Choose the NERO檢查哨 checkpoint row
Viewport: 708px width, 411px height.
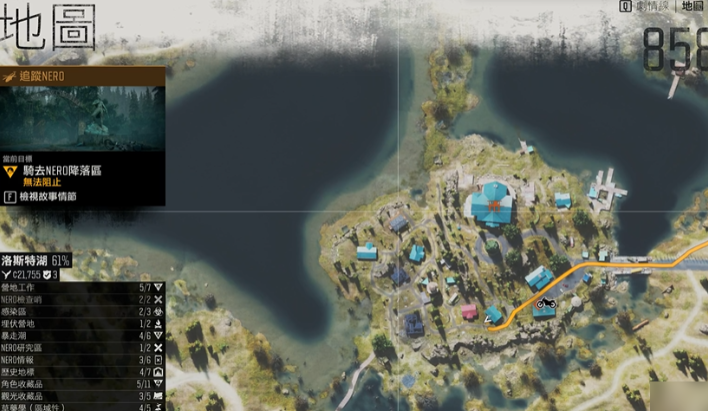(x=82, y=299)
